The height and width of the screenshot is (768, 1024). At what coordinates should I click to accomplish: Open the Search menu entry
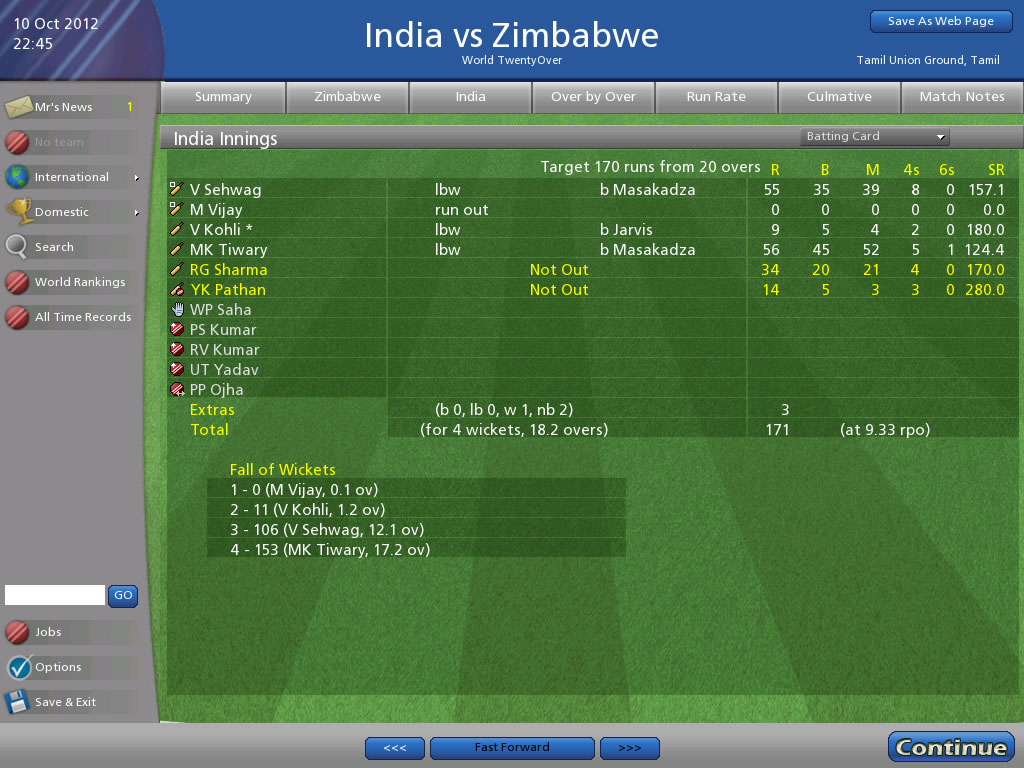click(54, 247)
